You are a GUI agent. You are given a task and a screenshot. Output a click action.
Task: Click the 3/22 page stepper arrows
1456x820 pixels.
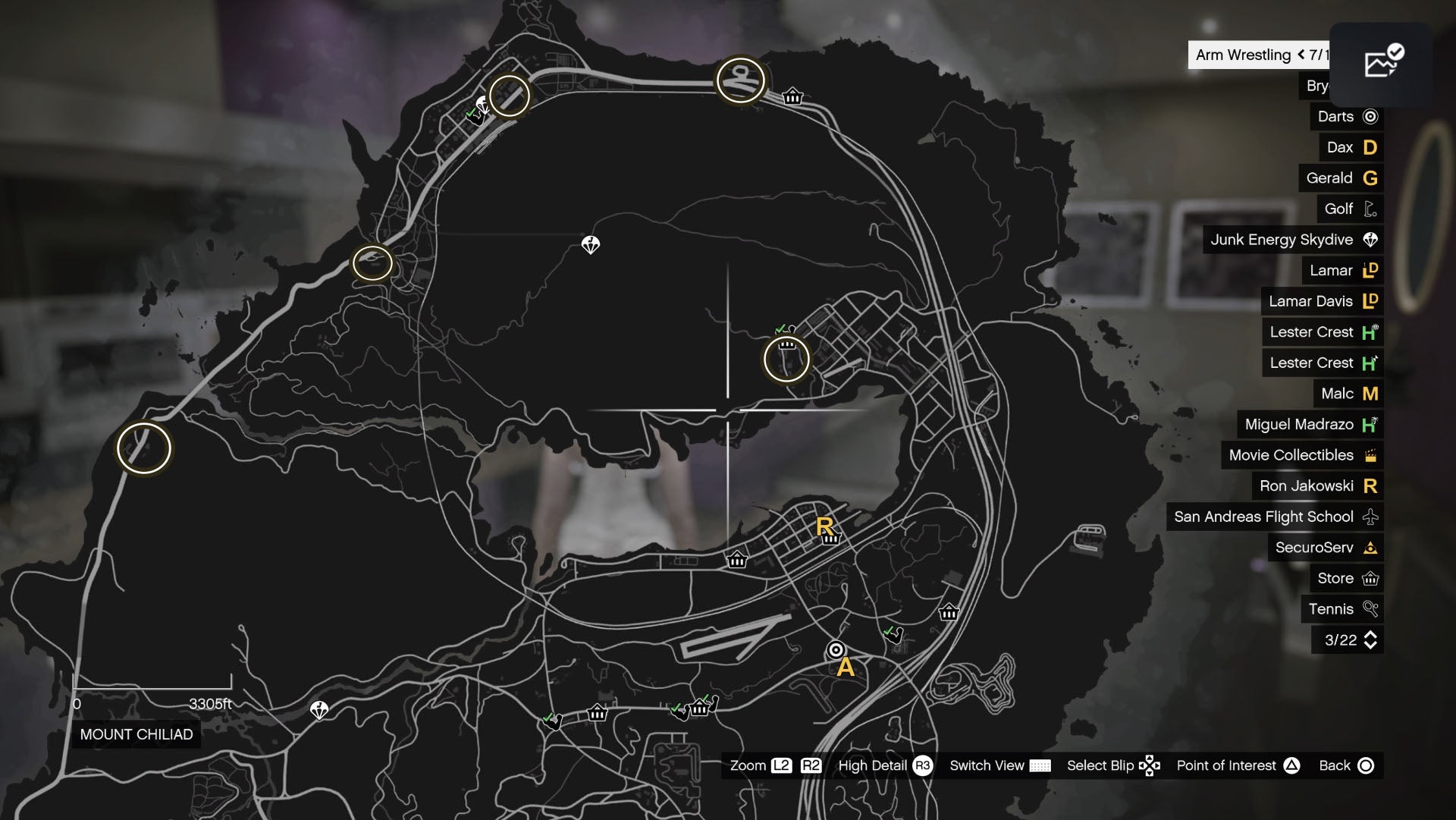click(x=1369, y=640)
